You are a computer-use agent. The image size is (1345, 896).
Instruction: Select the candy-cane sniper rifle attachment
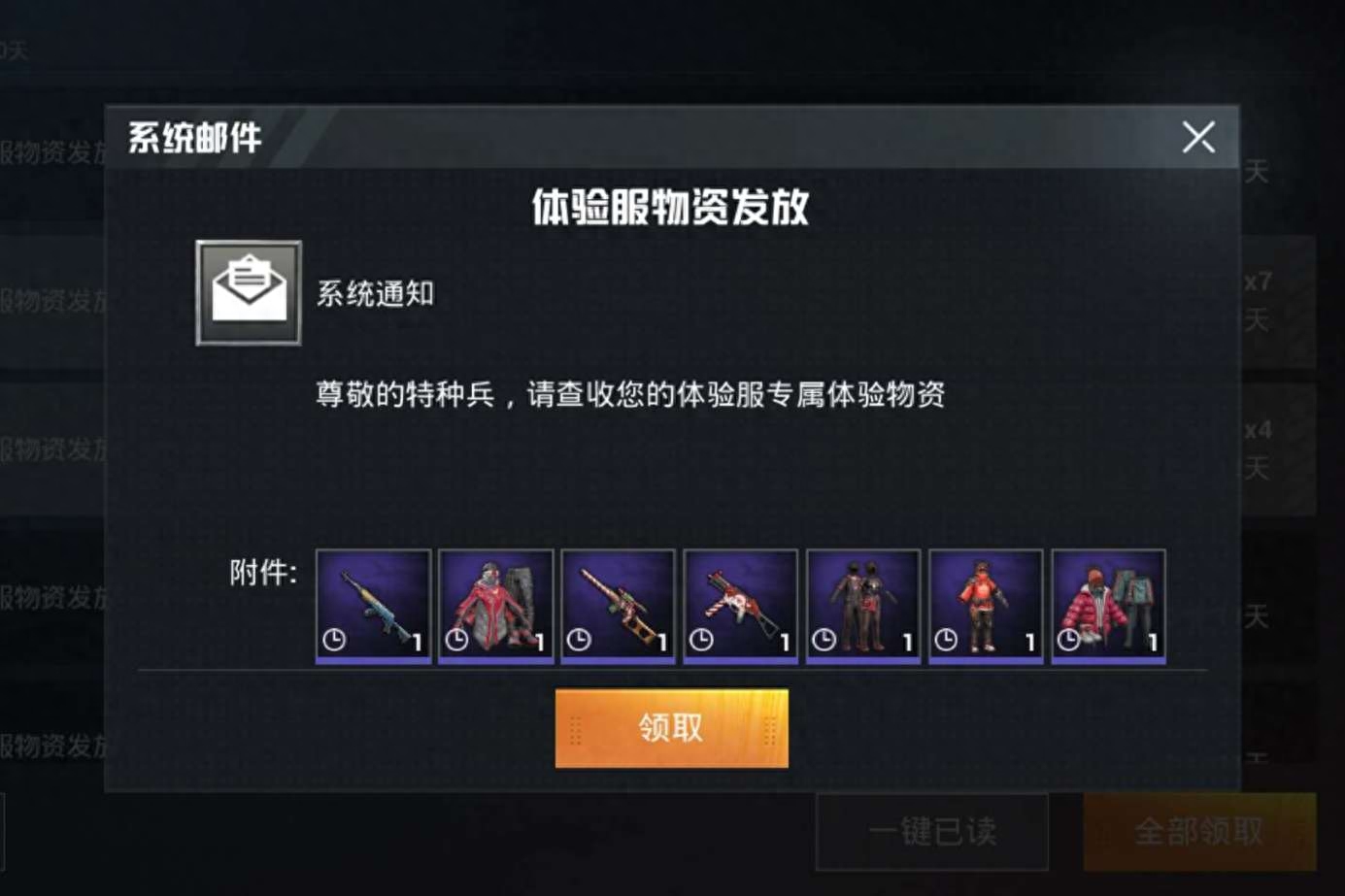pos(619,604)
